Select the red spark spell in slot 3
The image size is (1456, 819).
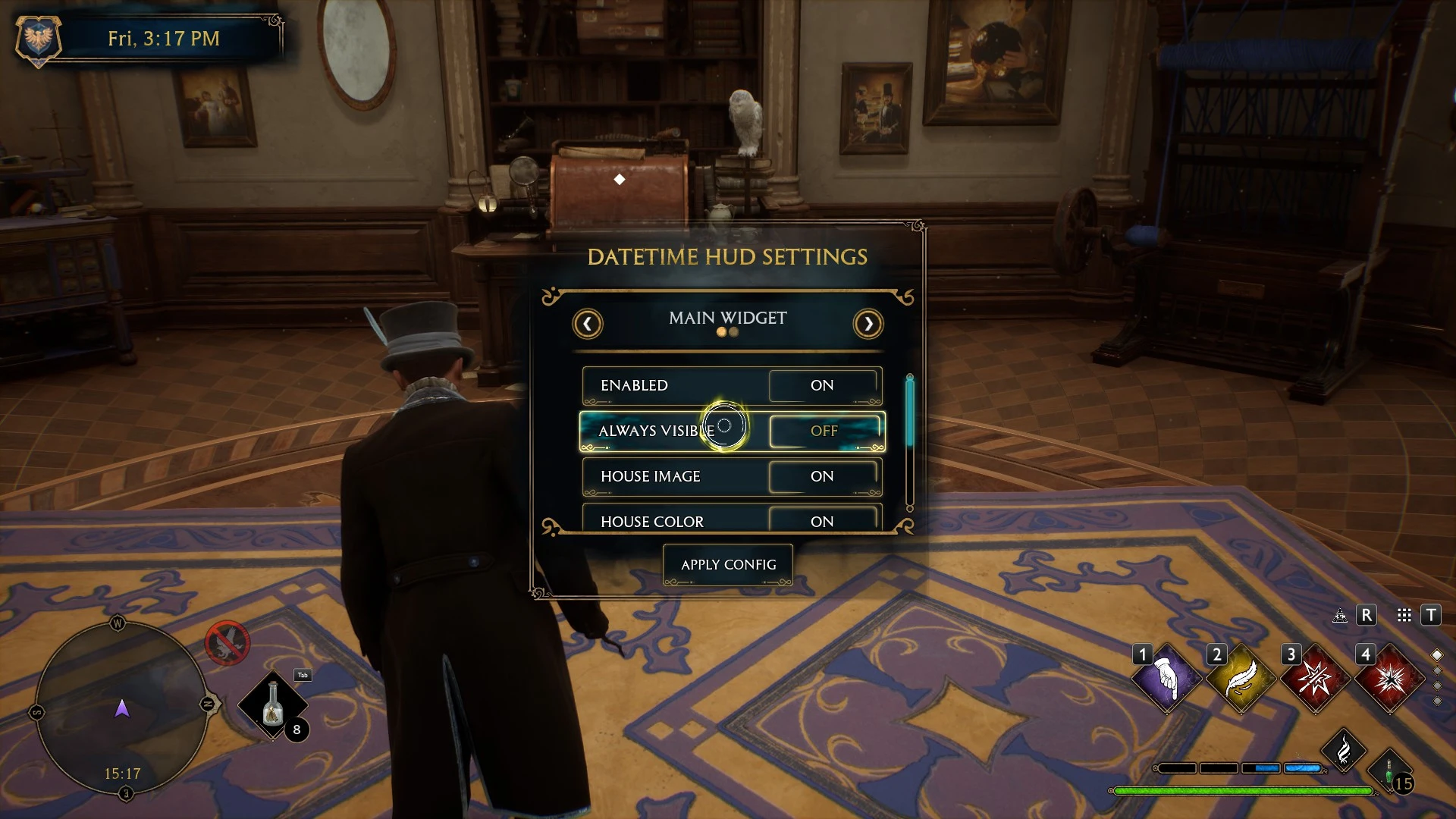pos(1315,678)
